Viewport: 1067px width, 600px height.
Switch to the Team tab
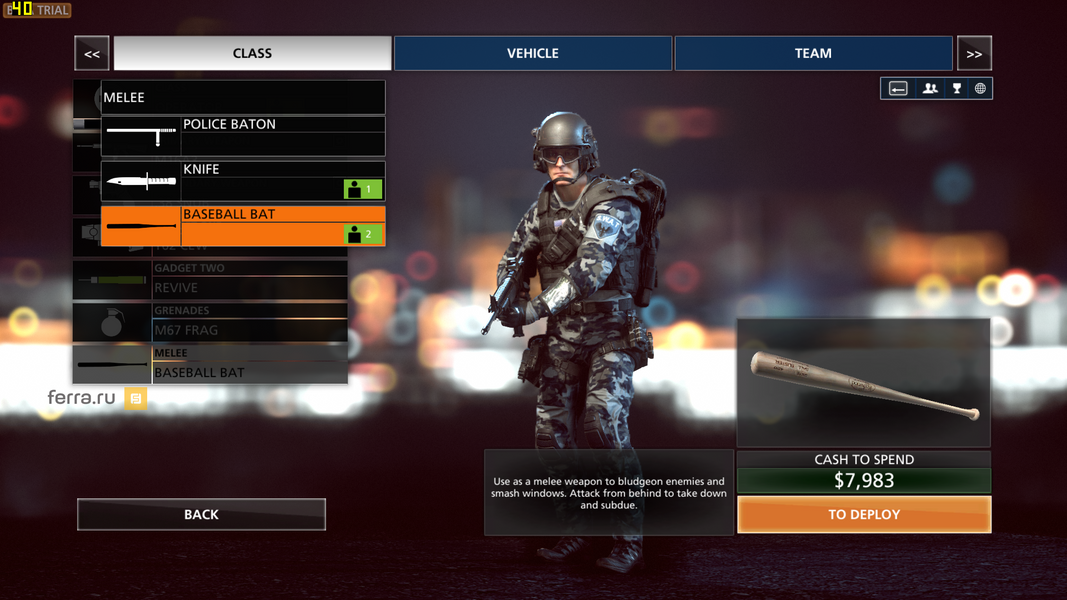pos(813,53)
